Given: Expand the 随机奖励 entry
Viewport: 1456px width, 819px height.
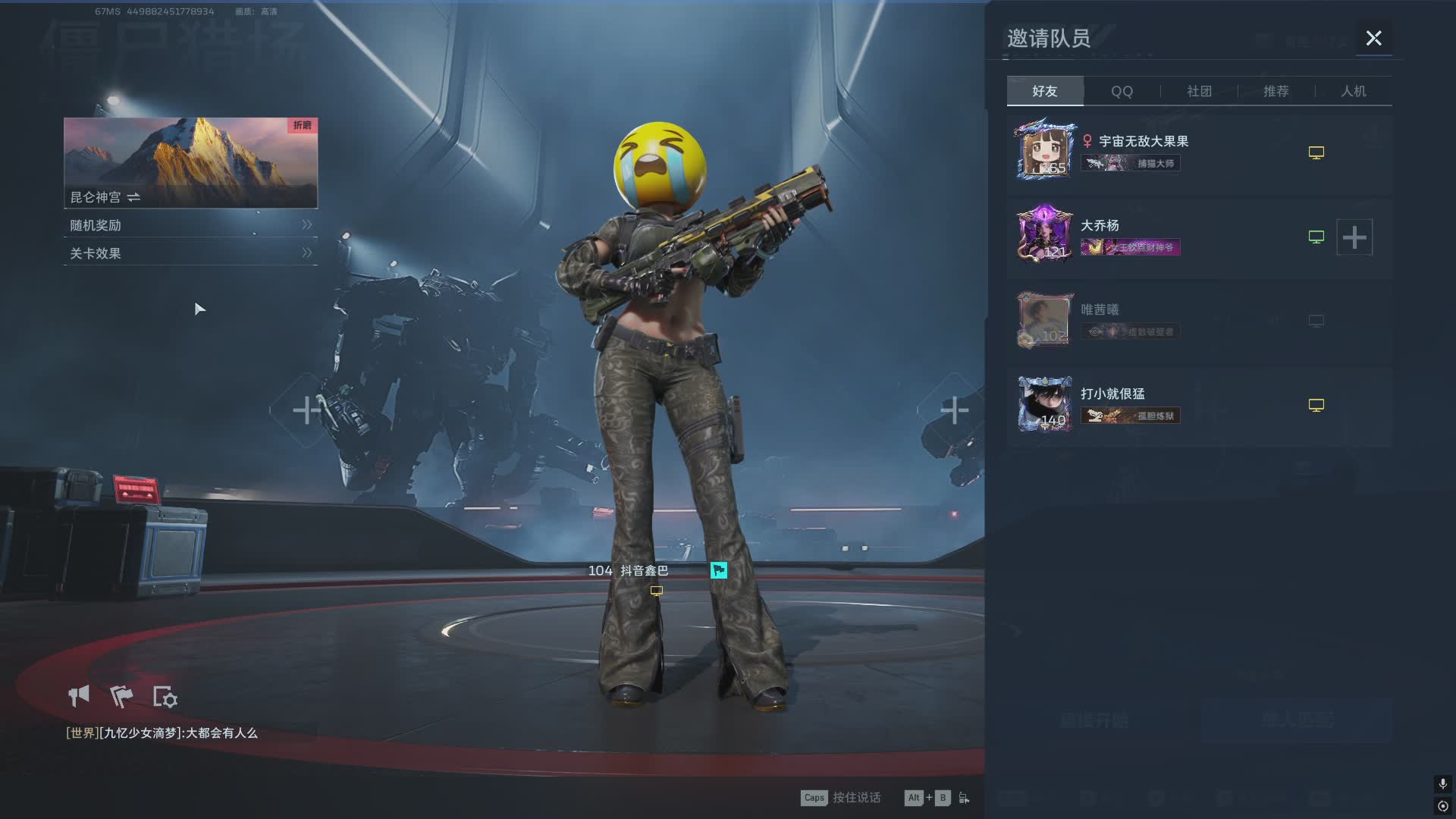Looking at the screenshot, I should (190, 225).
